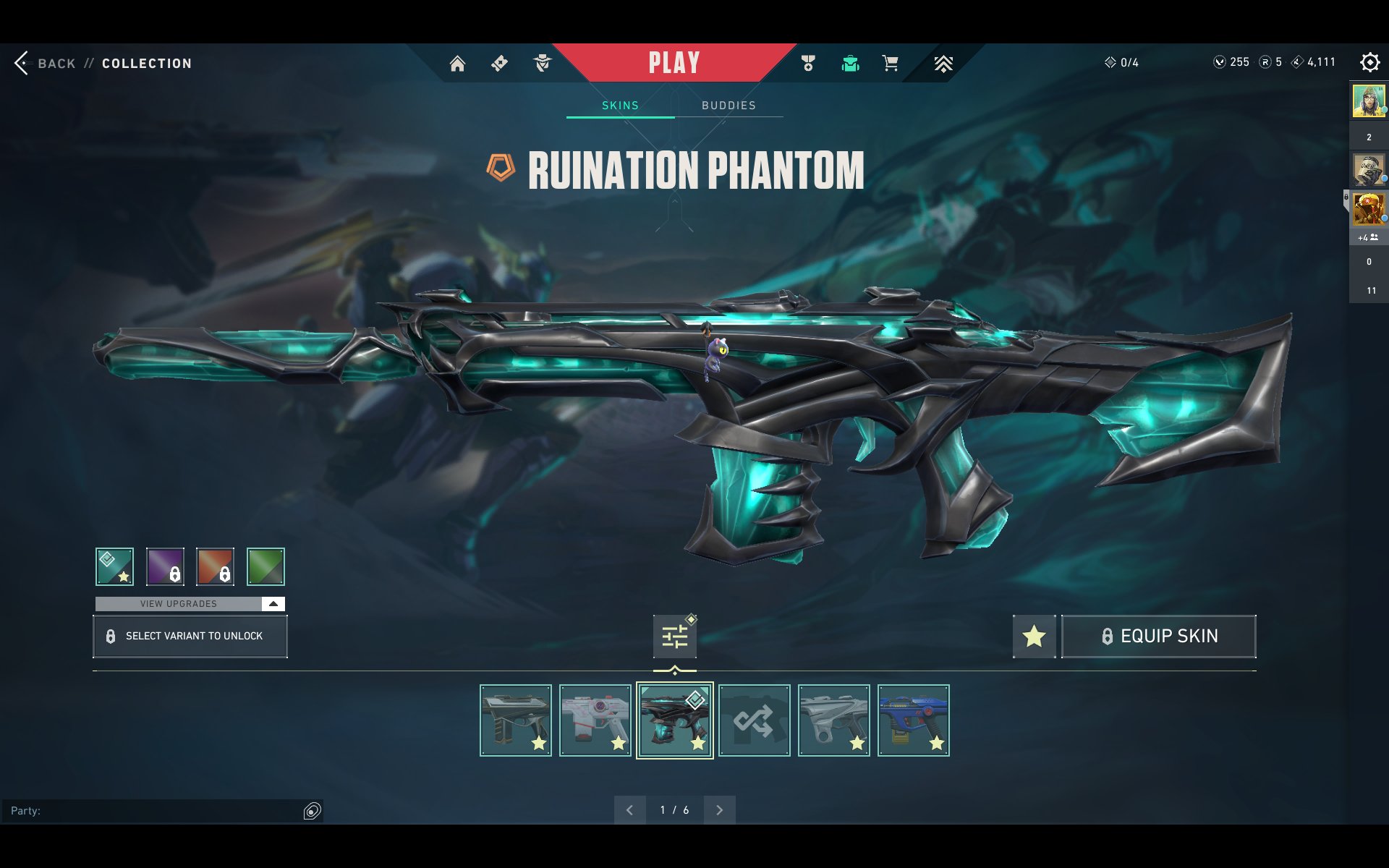Open the home screen icon
Viewport: 1389px width, 868px height.
click(457, 64)
